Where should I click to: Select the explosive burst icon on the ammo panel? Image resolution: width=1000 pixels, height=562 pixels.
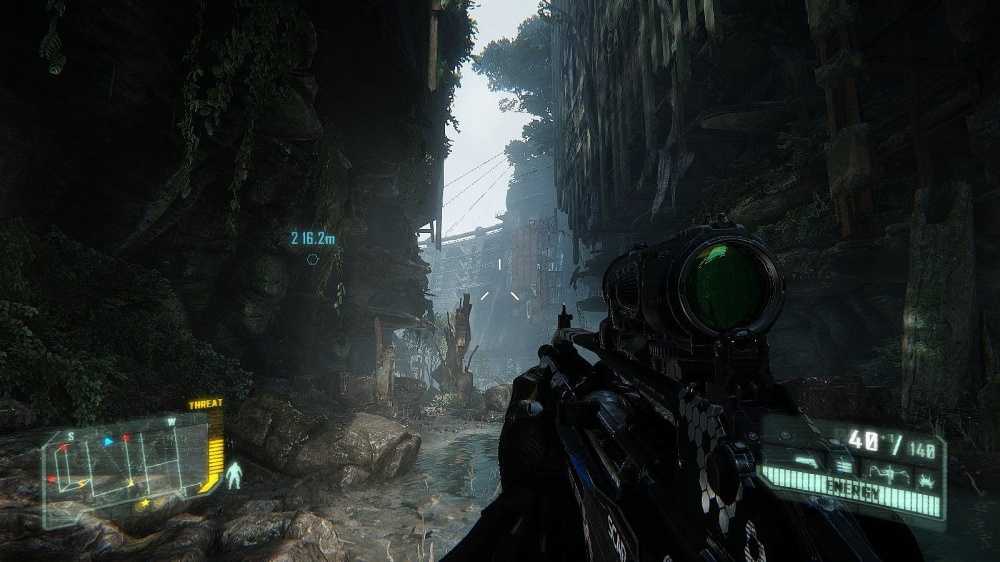926,479
